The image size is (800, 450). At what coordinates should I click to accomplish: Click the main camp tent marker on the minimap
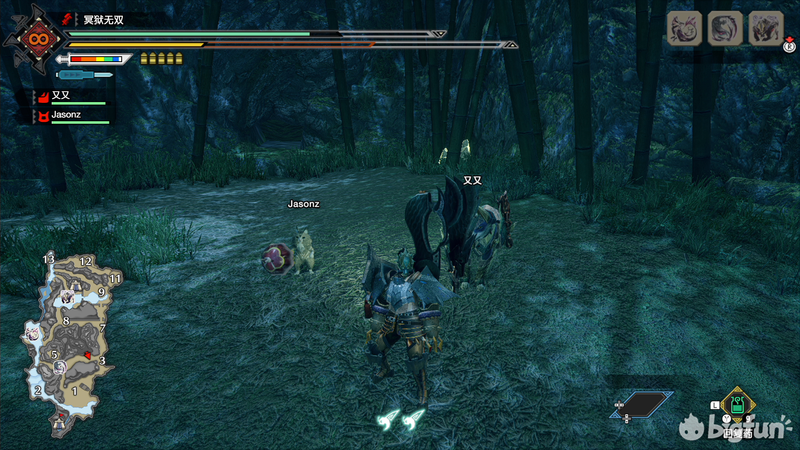click(x=60, y=424)
